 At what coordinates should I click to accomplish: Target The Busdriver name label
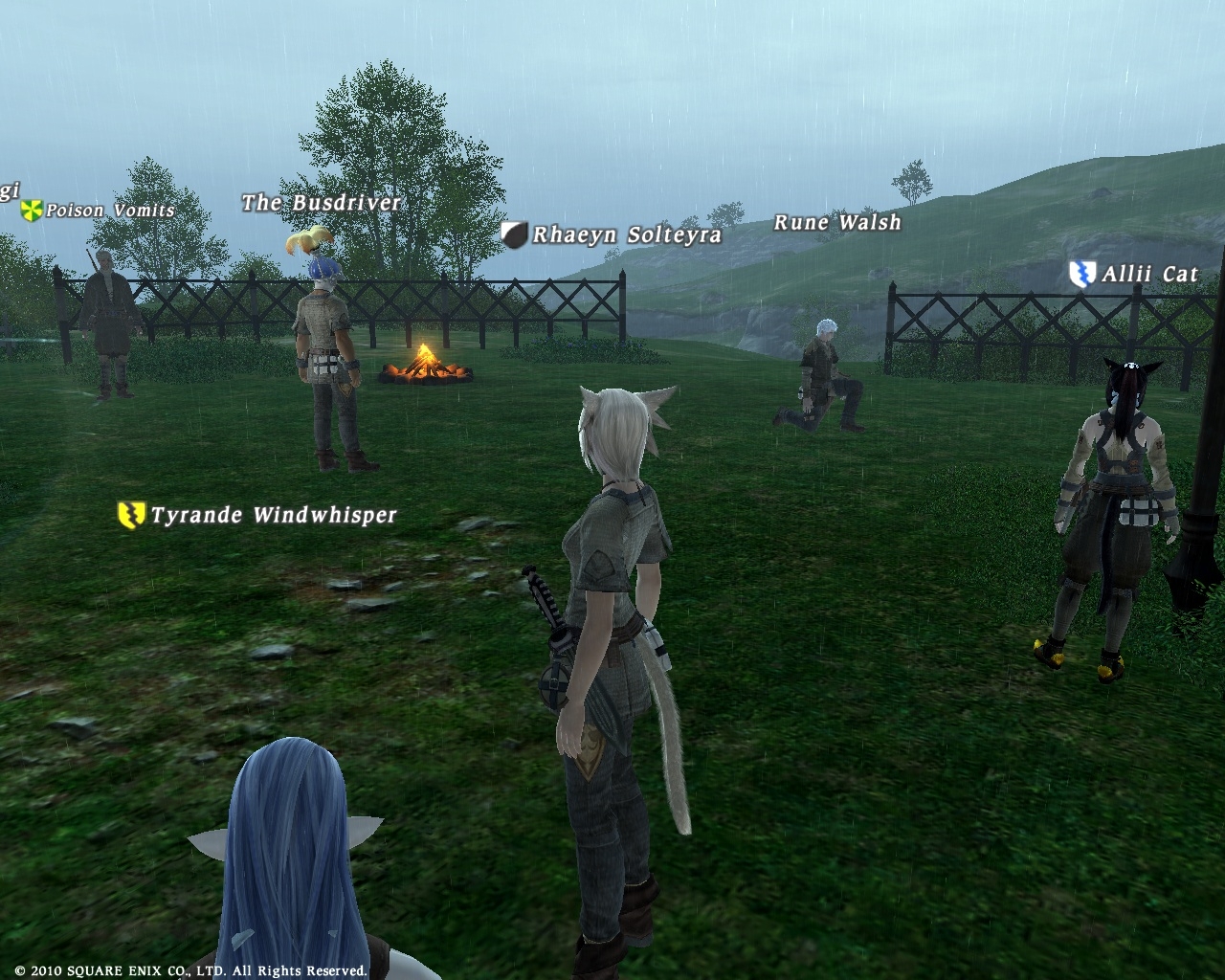(x=321, y=203)
